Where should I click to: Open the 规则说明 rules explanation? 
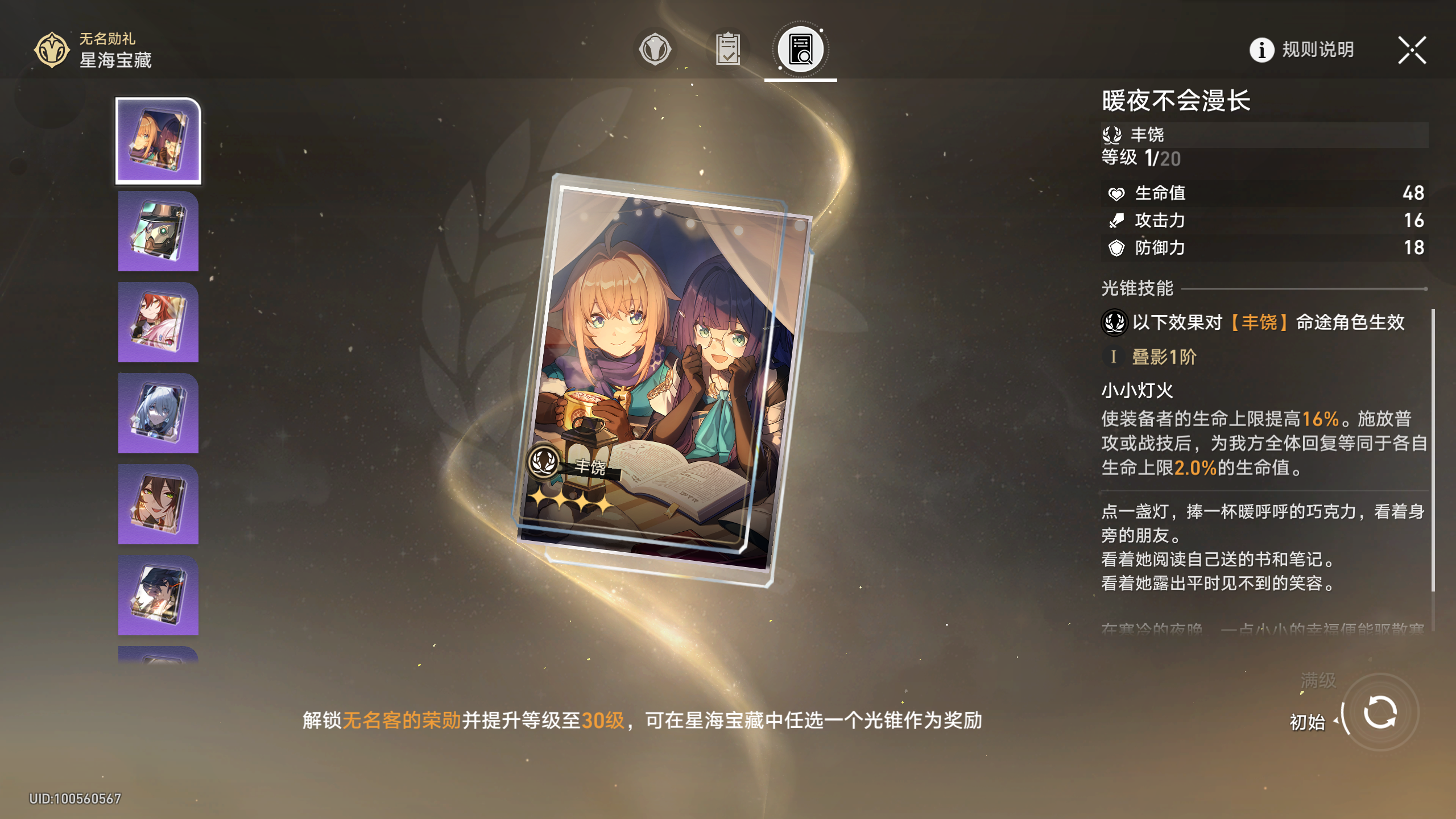1316,50
